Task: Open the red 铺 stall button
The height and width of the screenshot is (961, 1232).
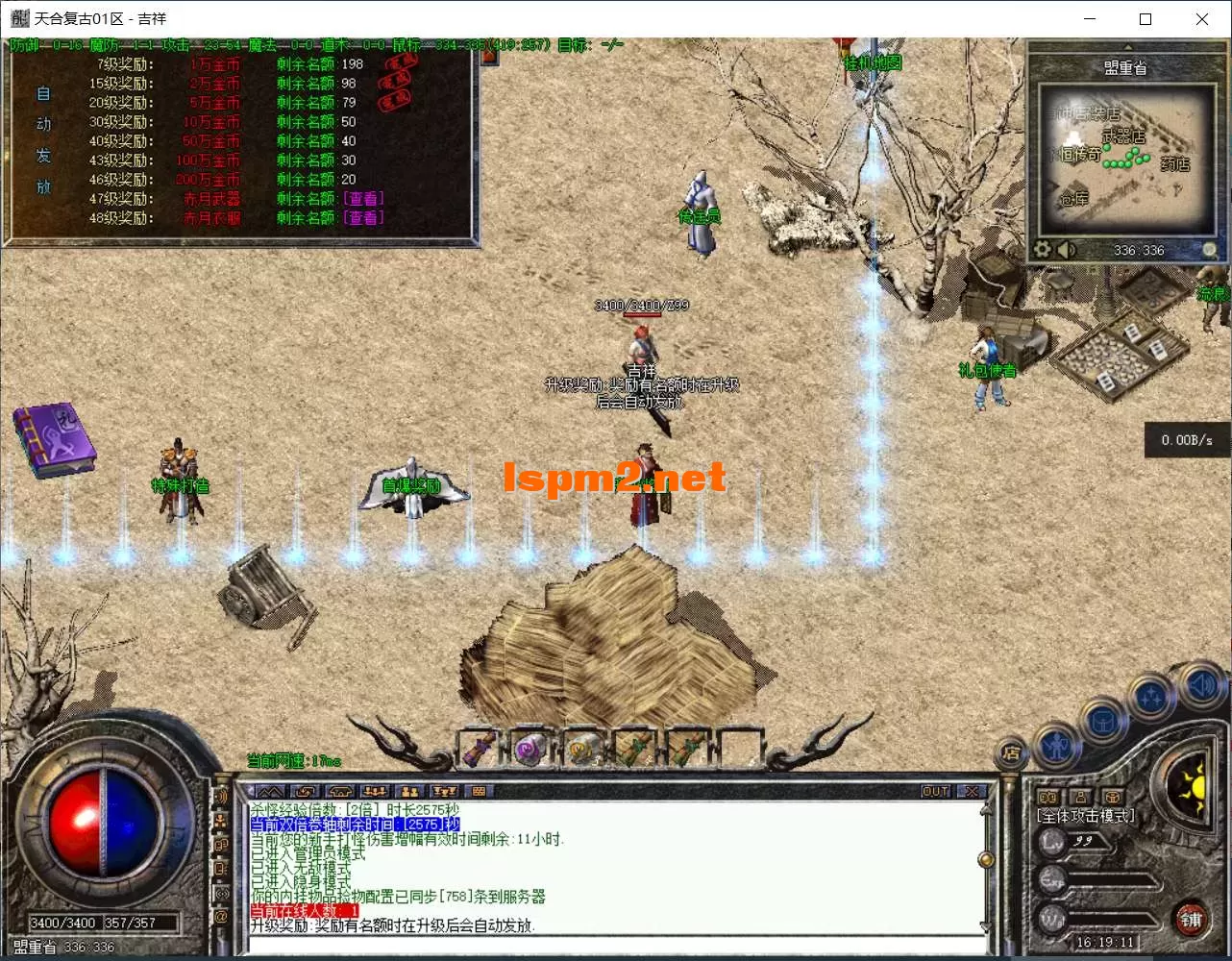Action: pyautogui.click(x=1192, y=920)
